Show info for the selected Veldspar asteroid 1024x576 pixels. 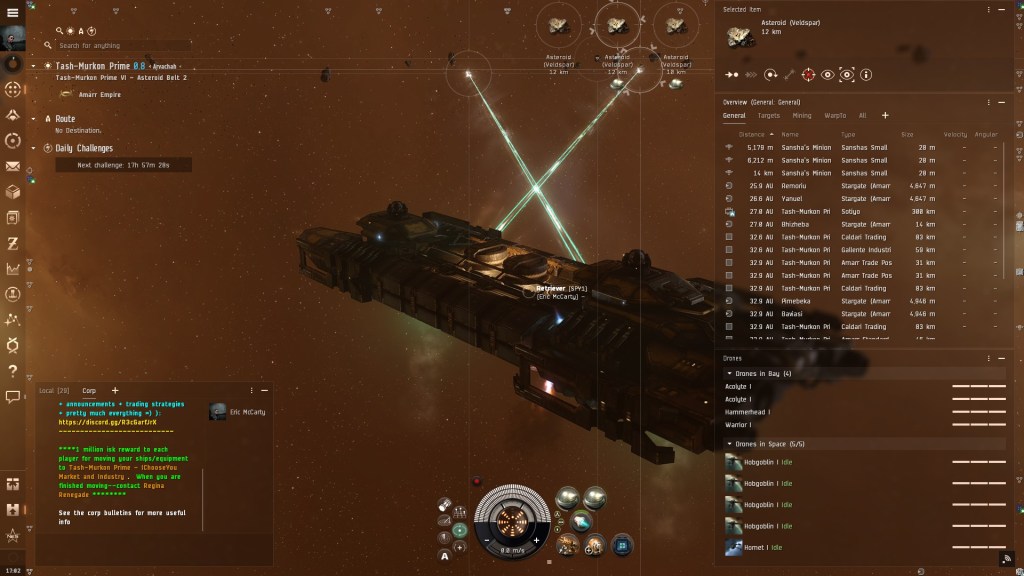tap(866, 74)
